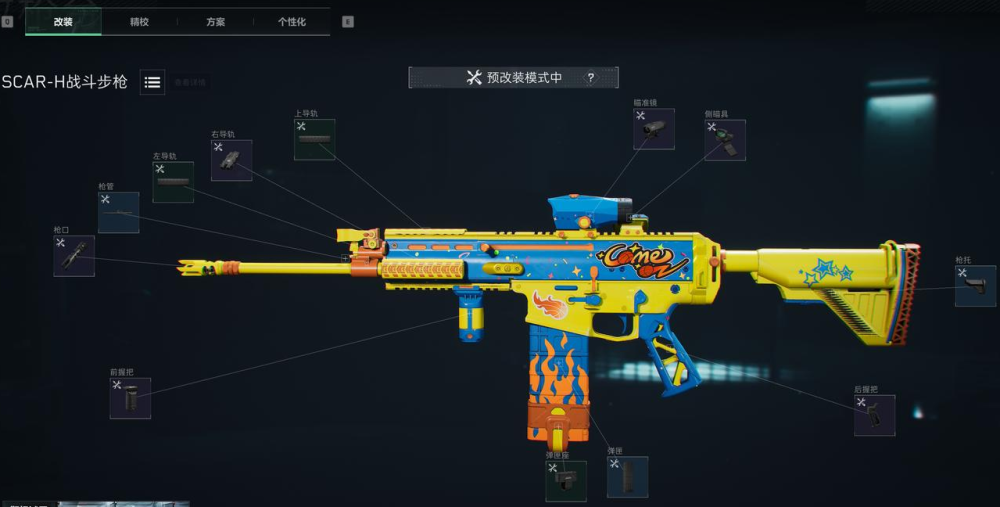Screen dimensions: 1000x507
Task: Open the 枪口 muzzle slot
Action: point(74,256)
